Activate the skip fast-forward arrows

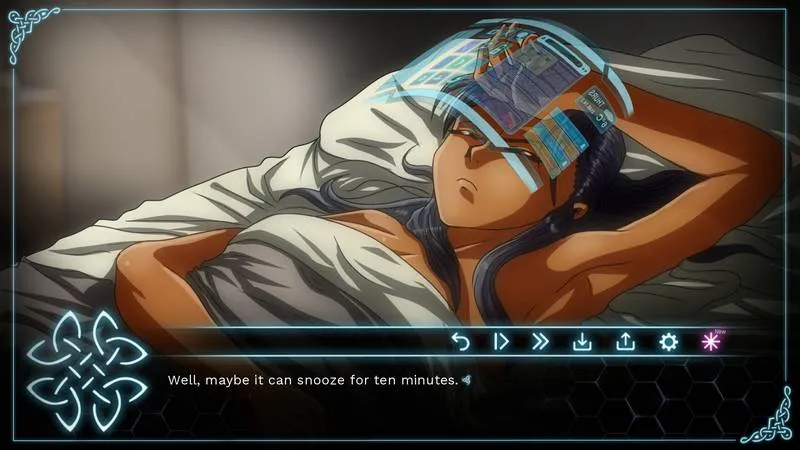click(x=541, y=342)
